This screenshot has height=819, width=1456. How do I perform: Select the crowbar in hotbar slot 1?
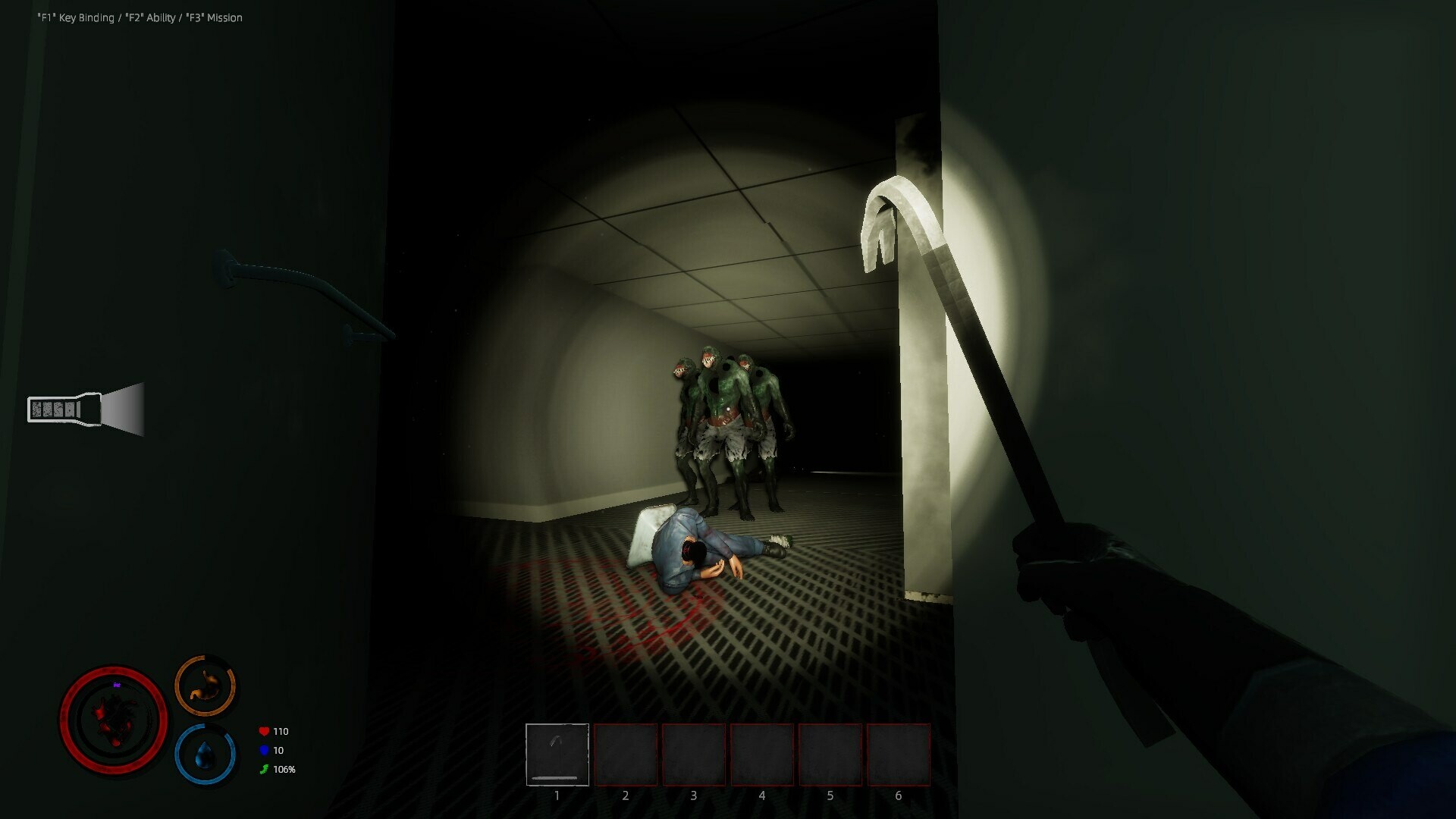[x=557, y=756]
